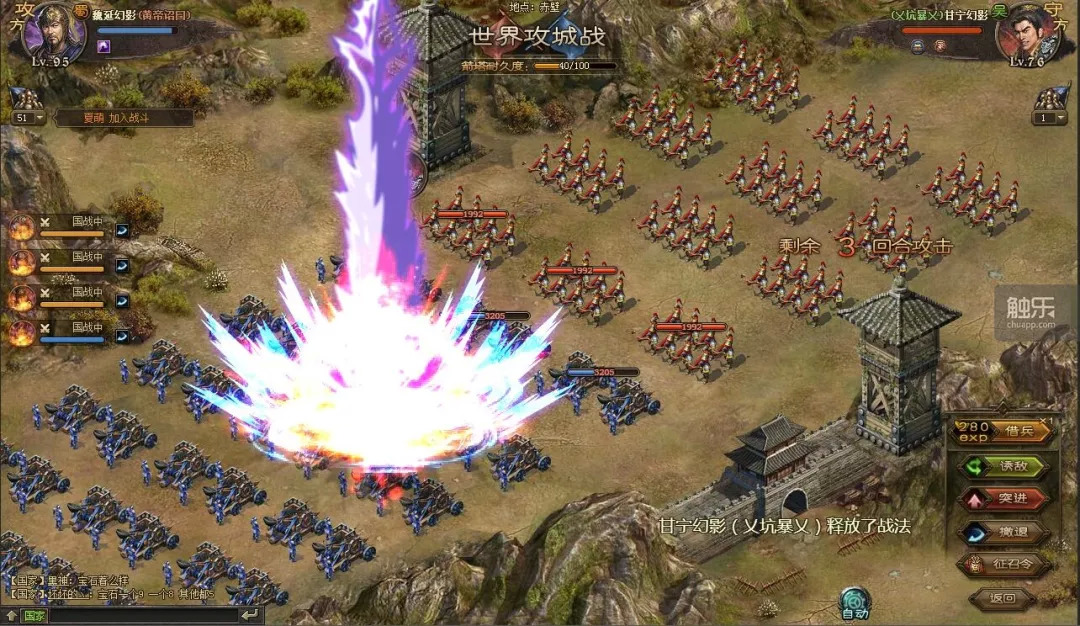1080x626 pixels.
Task: Use the 征召令 conscription order
Action: (1005, 565)
